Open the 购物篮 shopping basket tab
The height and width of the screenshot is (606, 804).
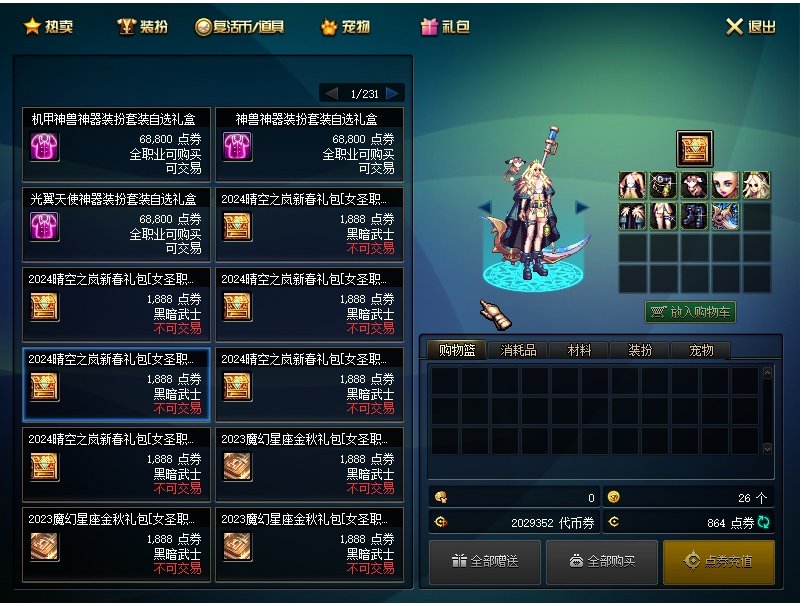tap(456, 351)
